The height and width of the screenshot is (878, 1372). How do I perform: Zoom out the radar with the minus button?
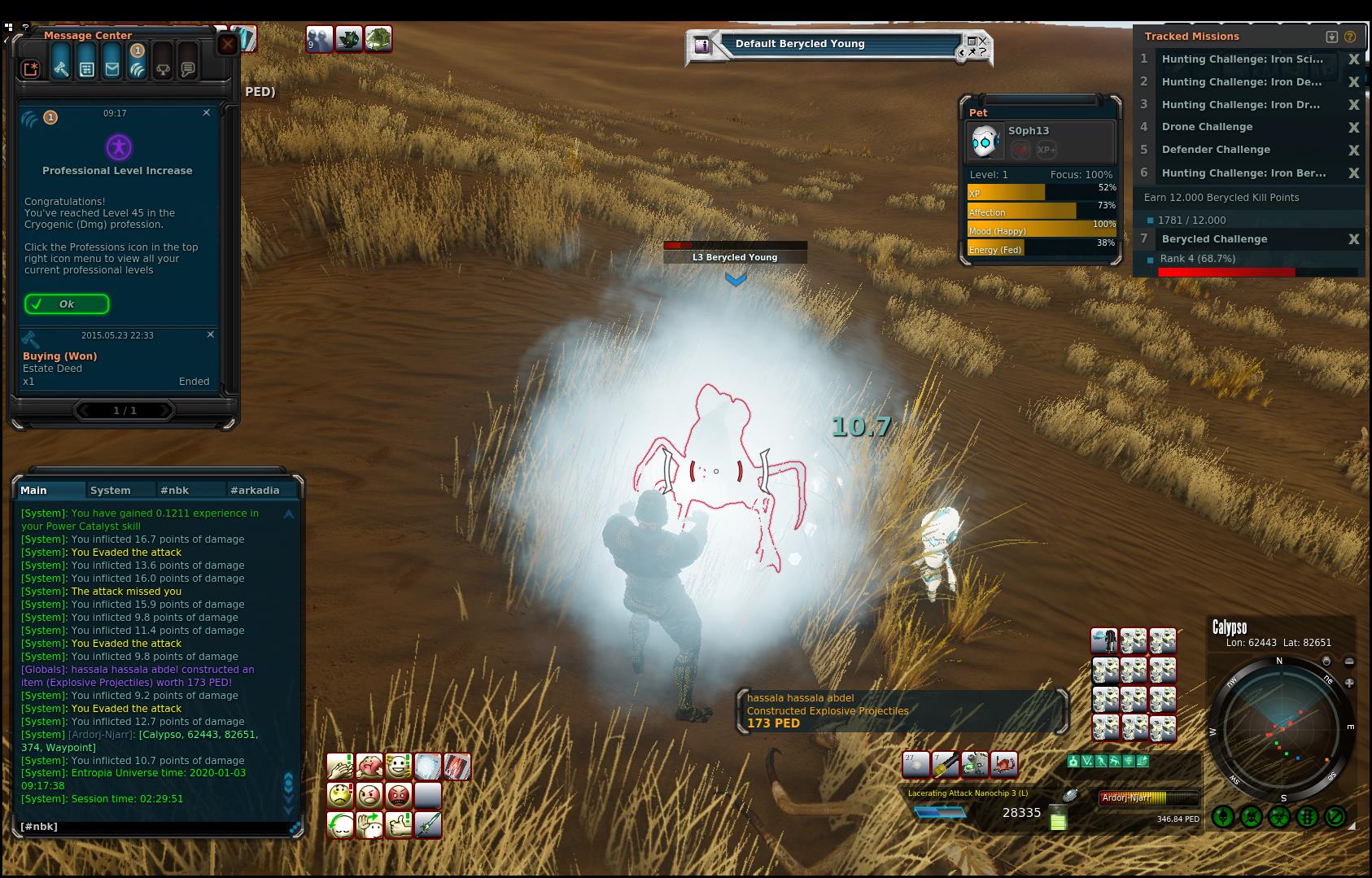tap(1349, 662)
